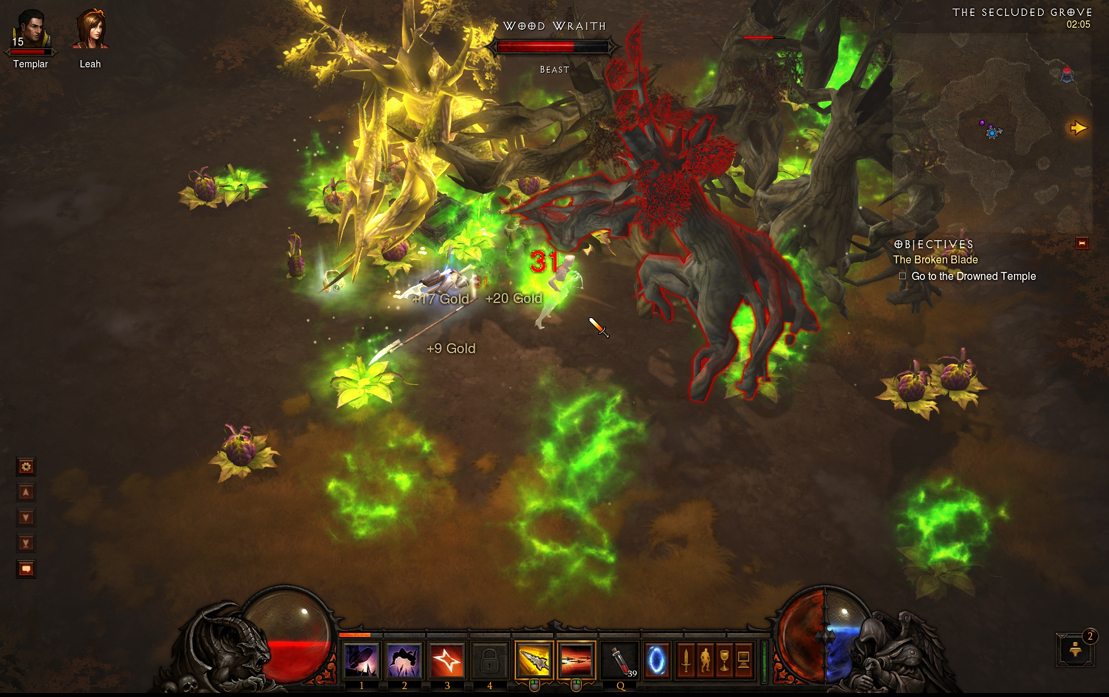Open chat settings gear button
Viewport: 1109px width, 697px height.
(26, 466)
